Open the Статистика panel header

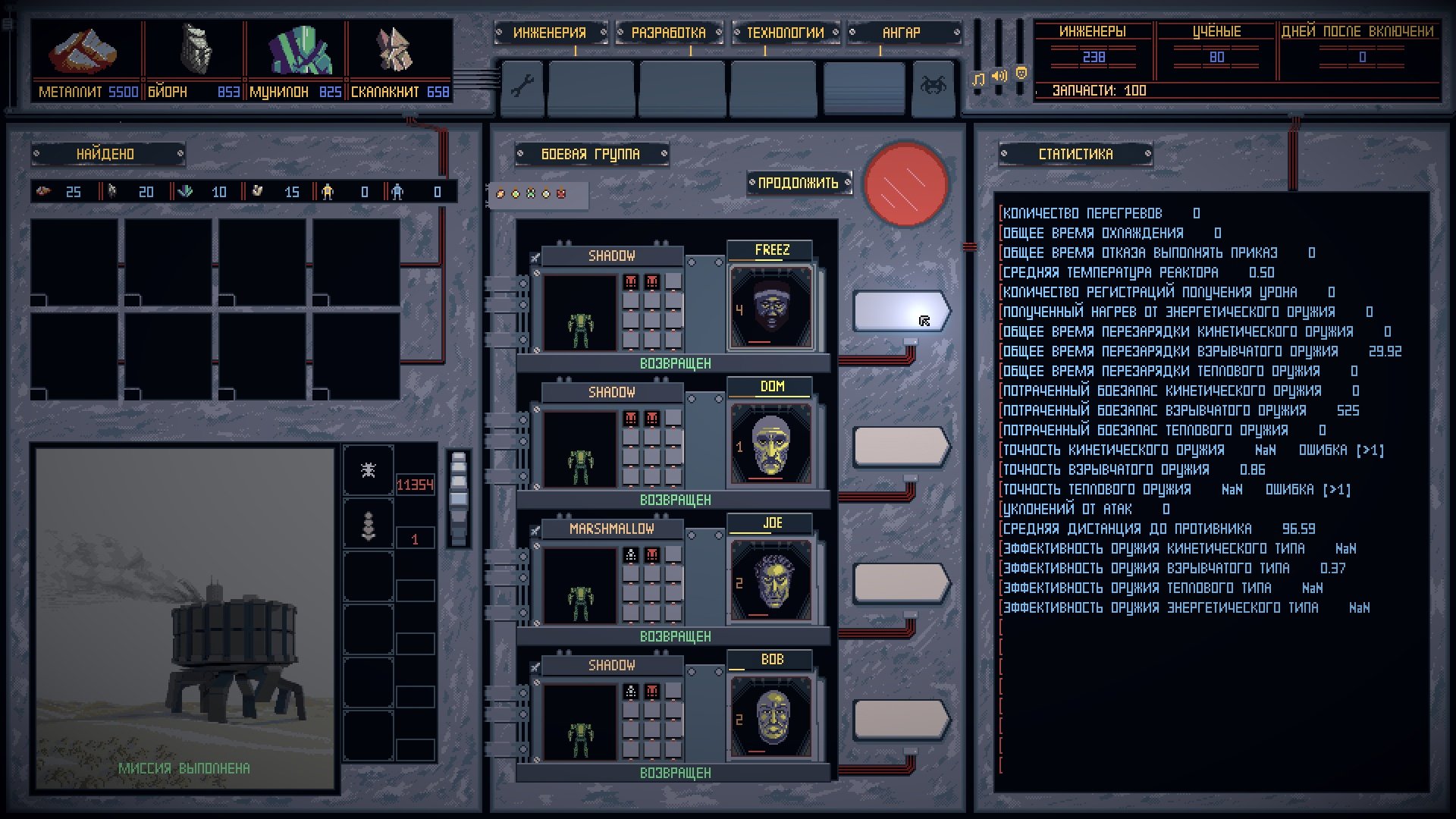coord(1075,154)
